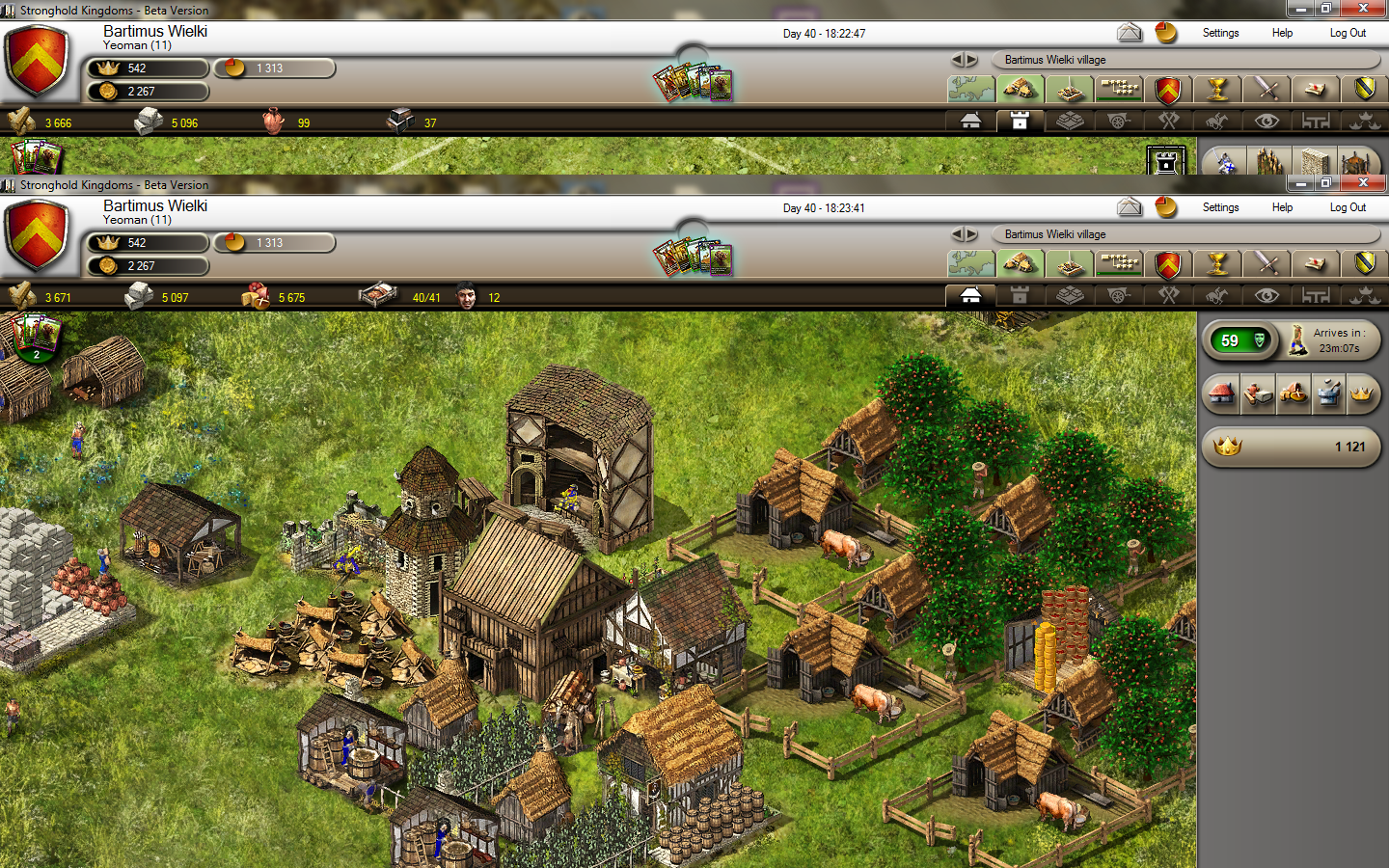Click the green popularity indicator showing 59
The width and height of the screenshot is (1389, 868).
1241,340
